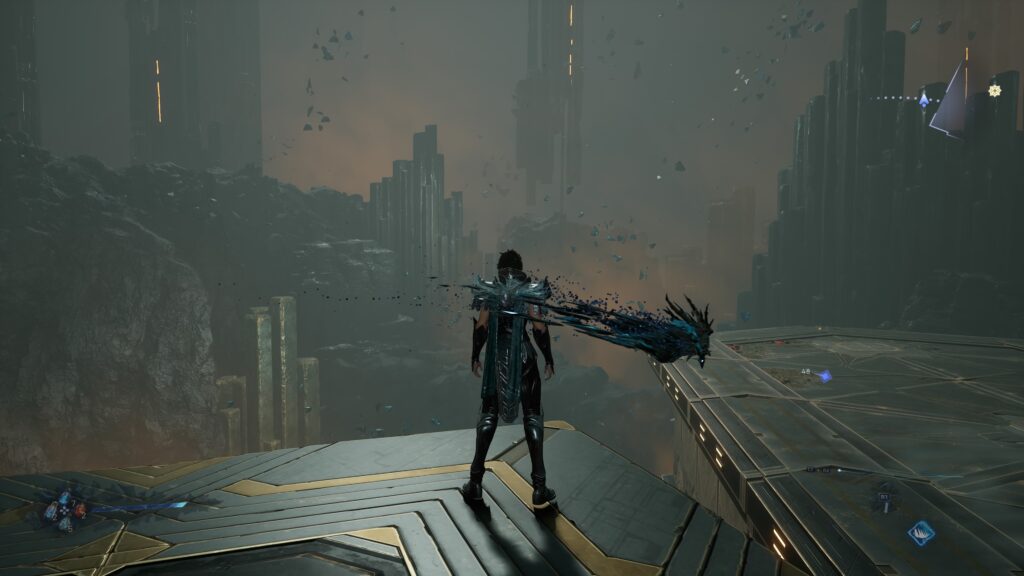Activate the blue diamond wing ability icon
Viewport: 1024px width, 576px height.
(922, 533)
